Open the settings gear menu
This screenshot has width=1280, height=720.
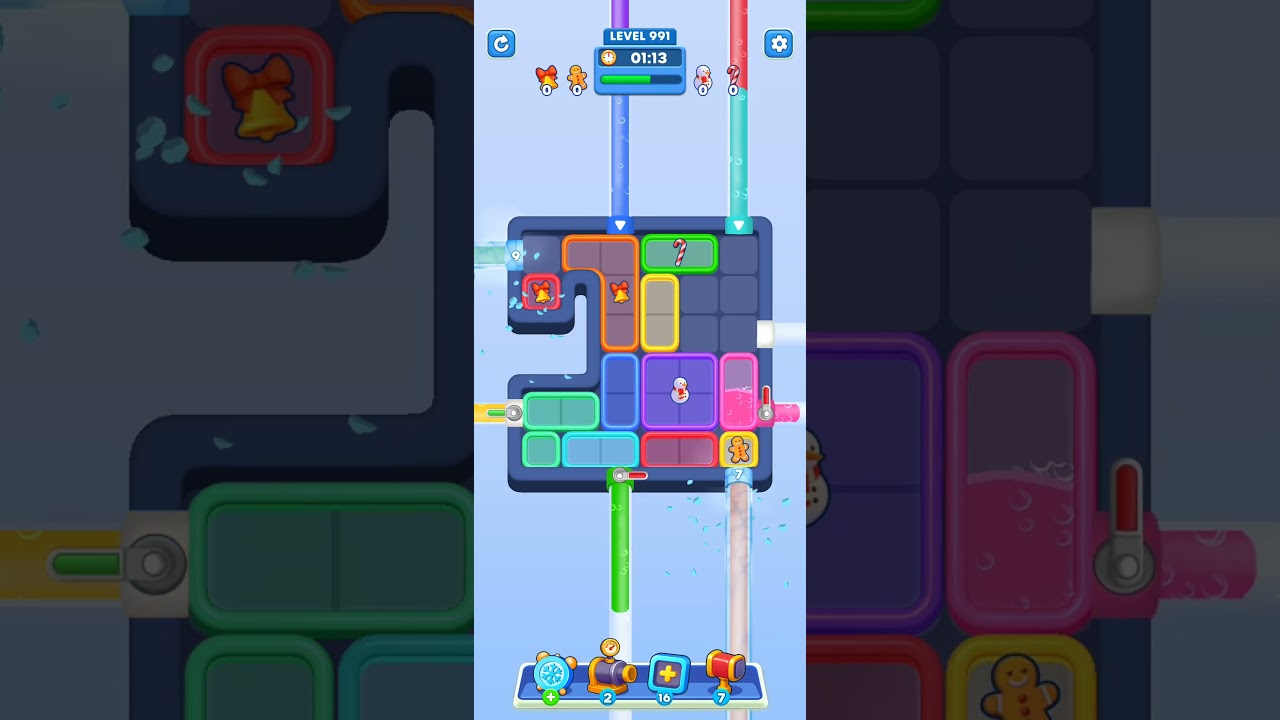pyautogui.click(x=779, y=44)
